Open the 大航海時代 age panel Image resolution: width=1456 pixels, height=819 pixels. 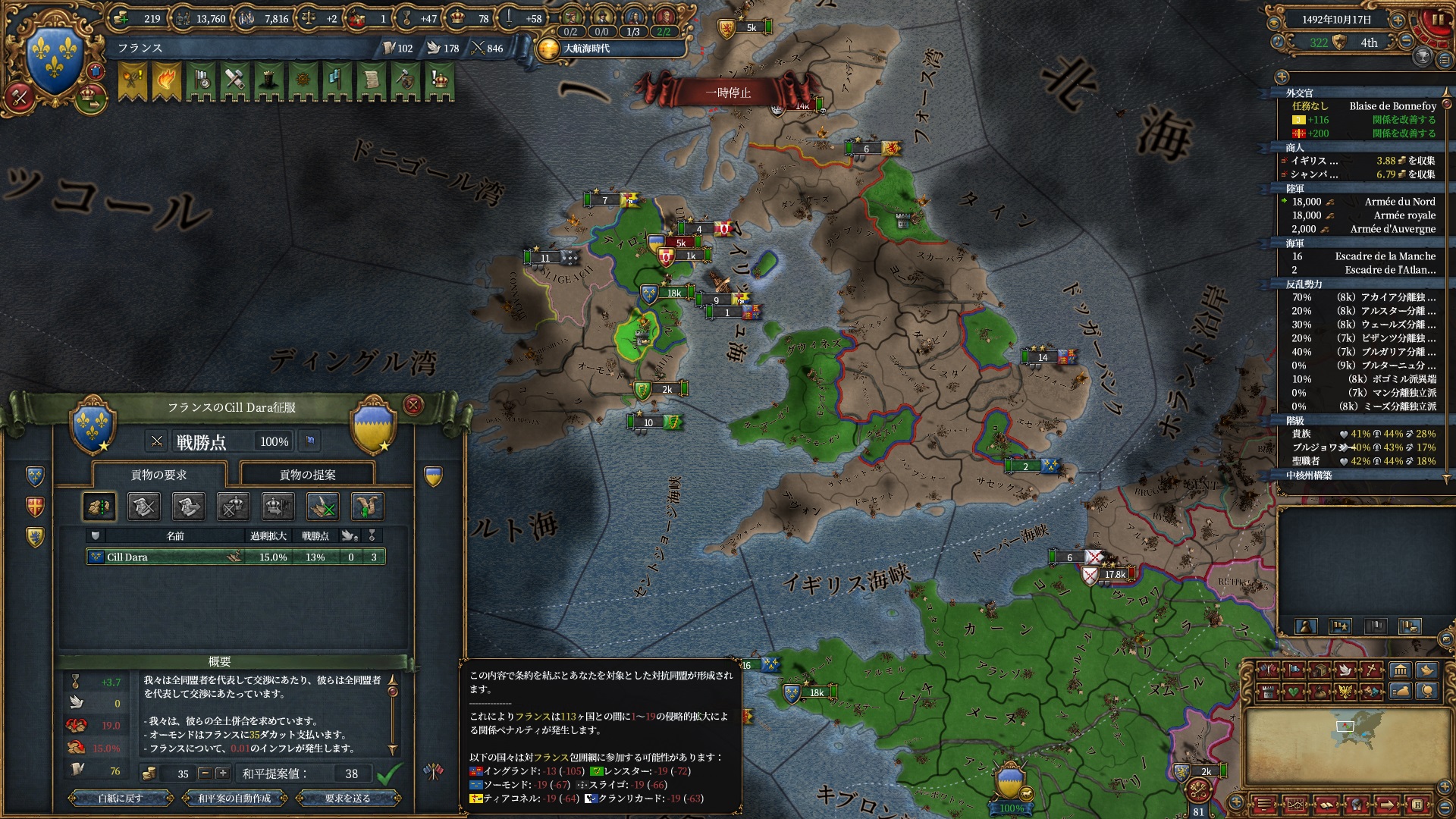point(585,49)
